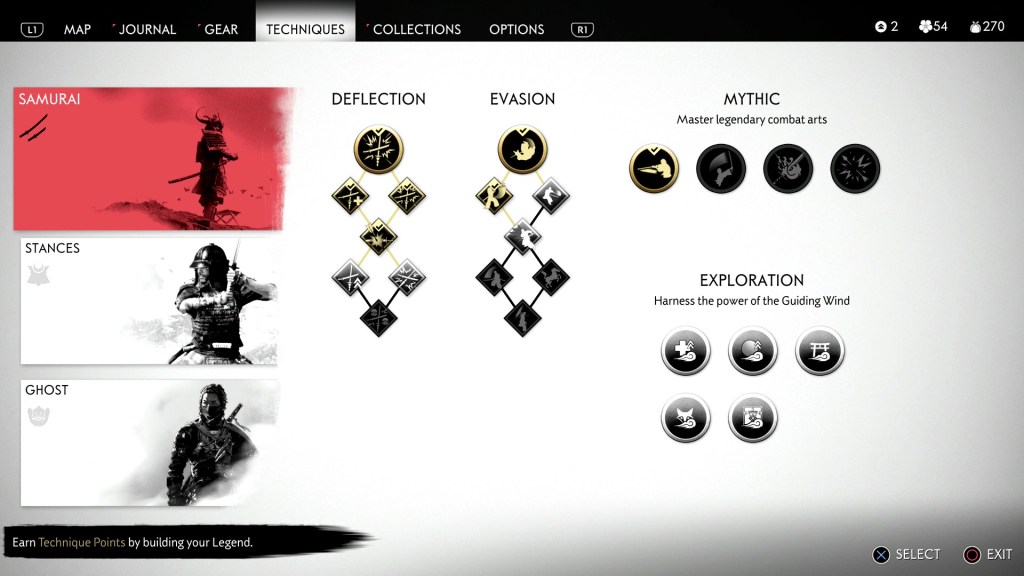Open the Journal tab
Screen dimensions: 1024x576
click(148, 29)
